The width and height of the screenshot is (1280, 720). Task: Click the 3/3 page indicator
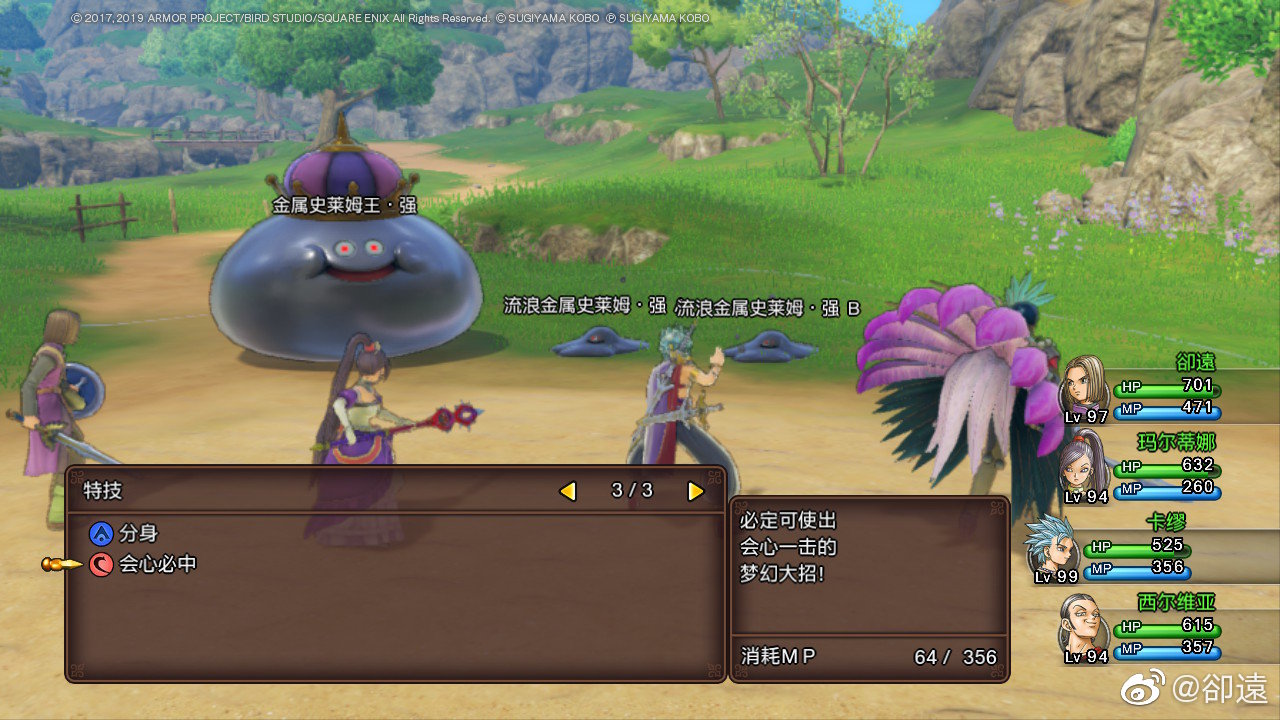pyautogui.click(x=631, y=491)
